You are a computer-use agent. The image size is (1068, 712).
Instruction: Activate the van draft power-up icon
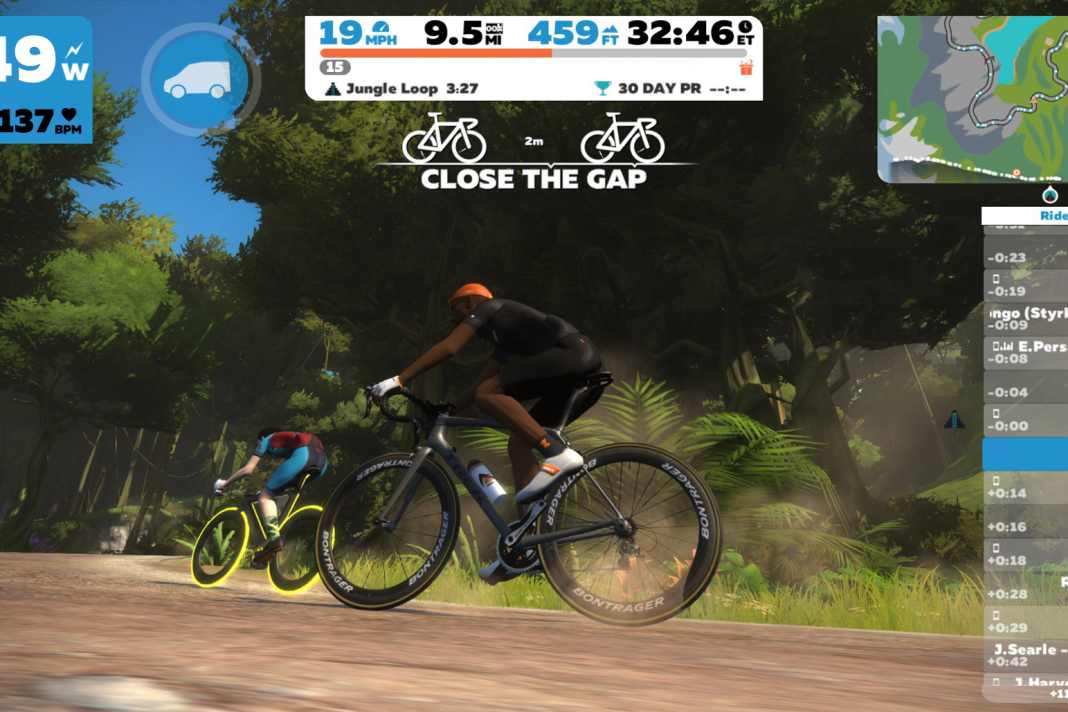point(195,79)
